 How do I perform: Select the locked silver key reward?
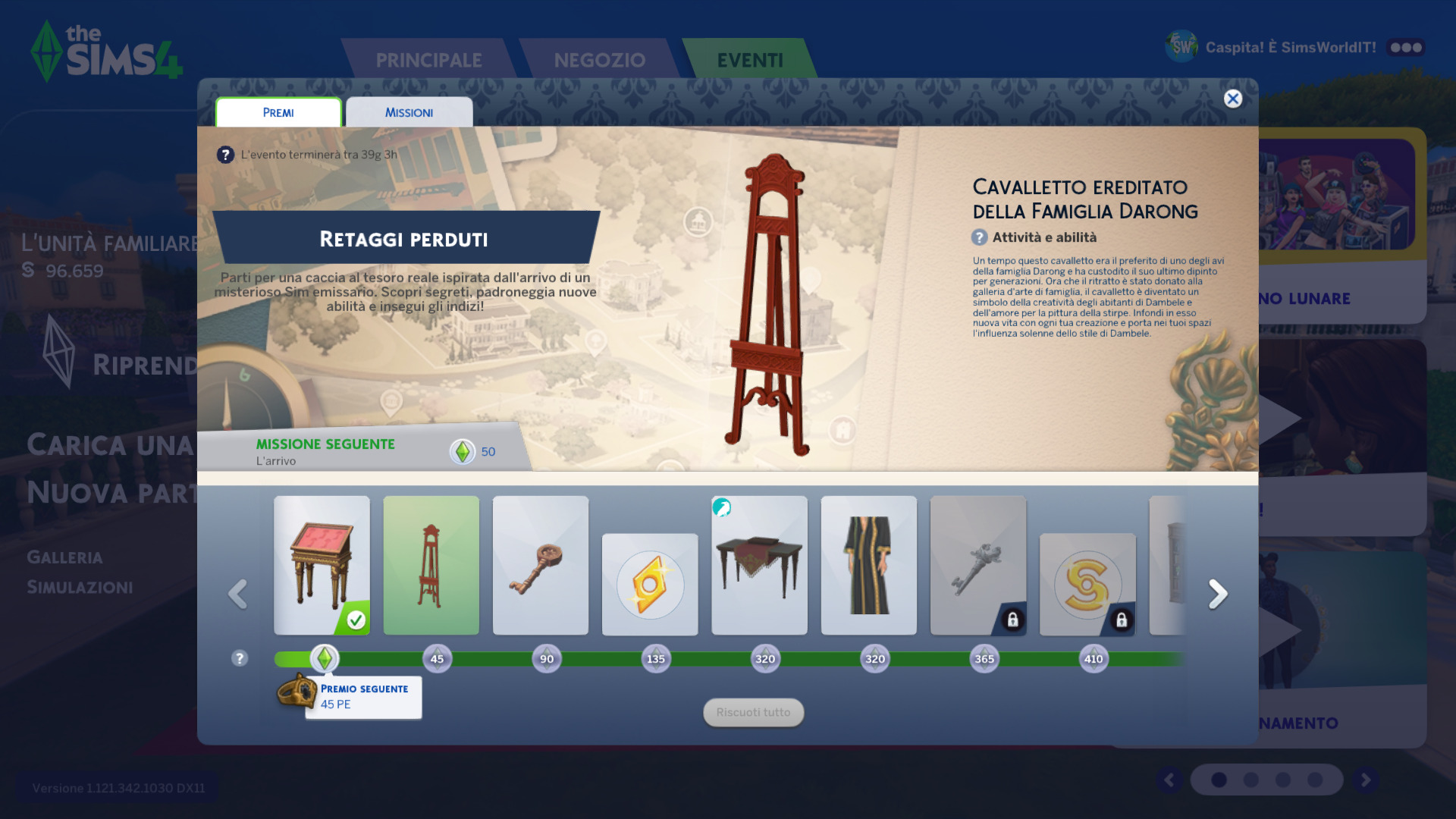click(978, 565)
